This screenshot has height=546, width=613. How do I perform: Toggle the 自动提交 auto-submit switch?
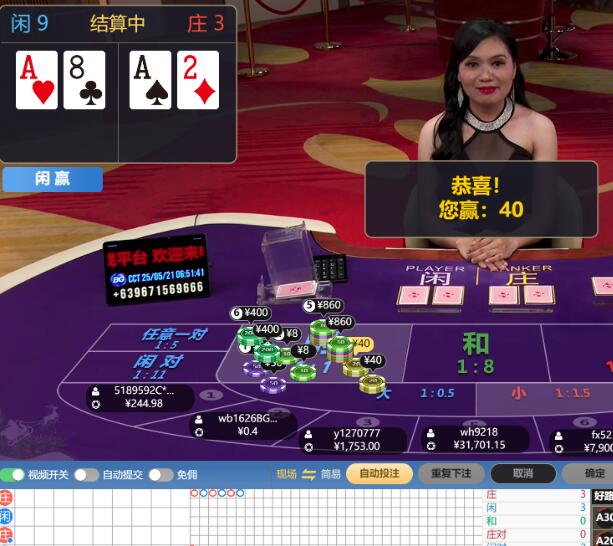click(x=86, y=475)
